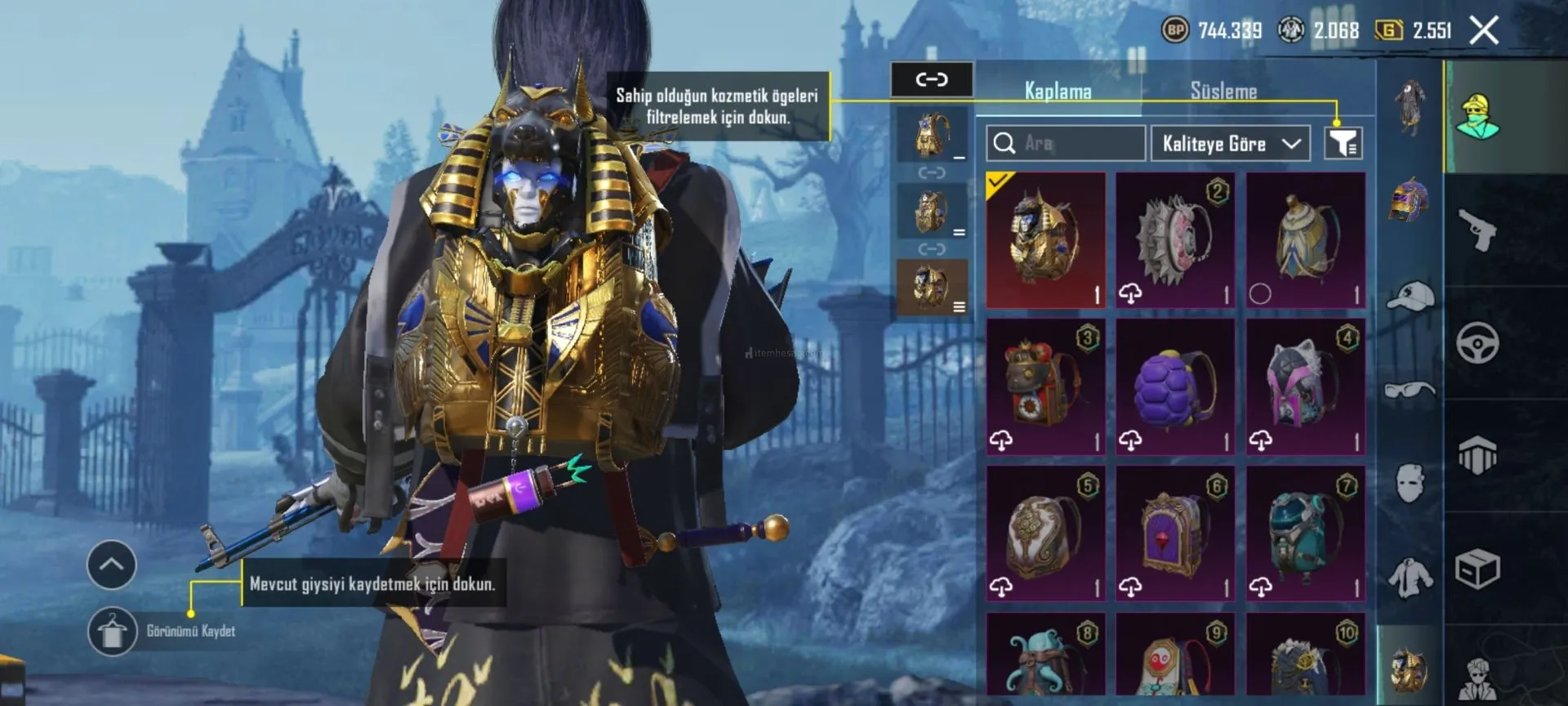Choose the spiked silver disc backpack
The image size is (1568, 706).
click(1175, 240)
